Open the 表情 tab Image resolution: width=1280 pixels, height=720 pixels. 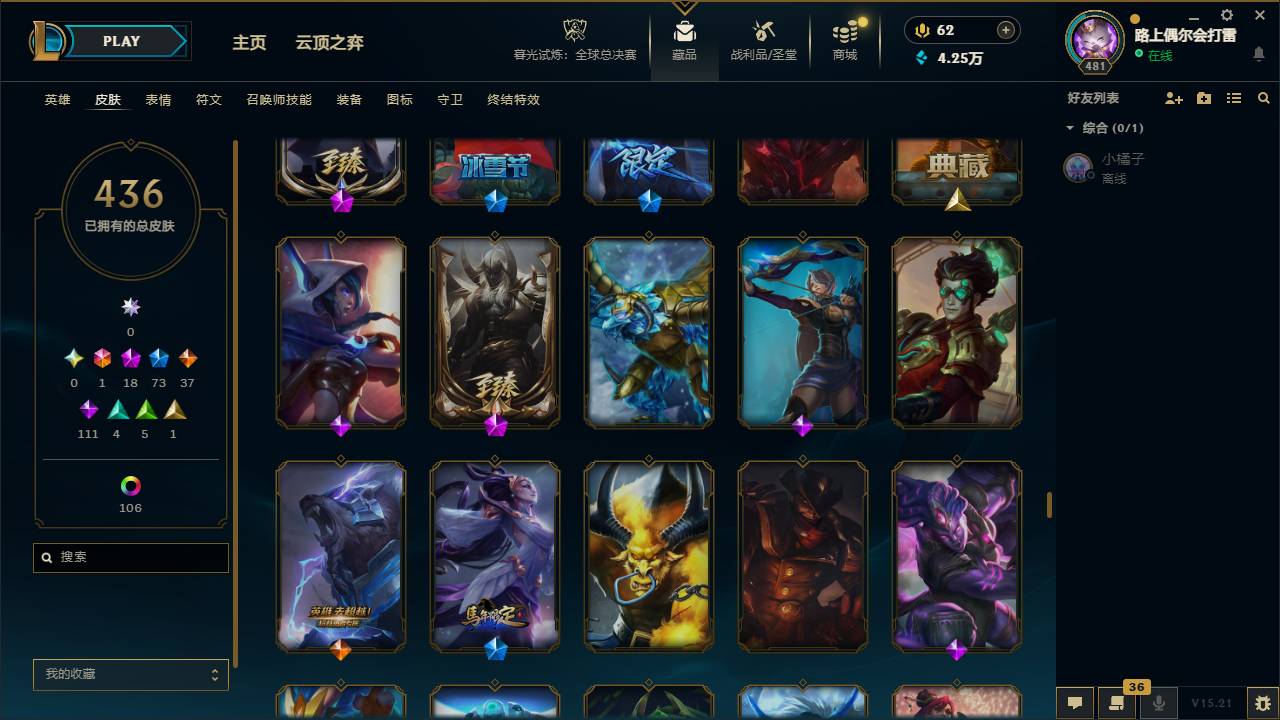pyautogui.click(x=157, y=100)
